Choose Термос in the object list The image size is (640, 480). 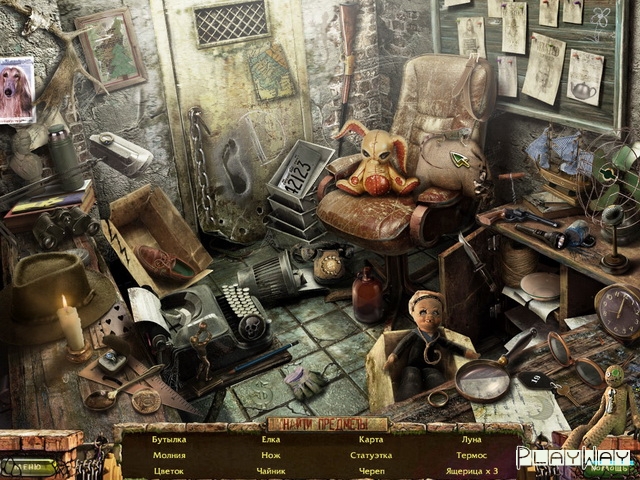click(x=471, y=455)
